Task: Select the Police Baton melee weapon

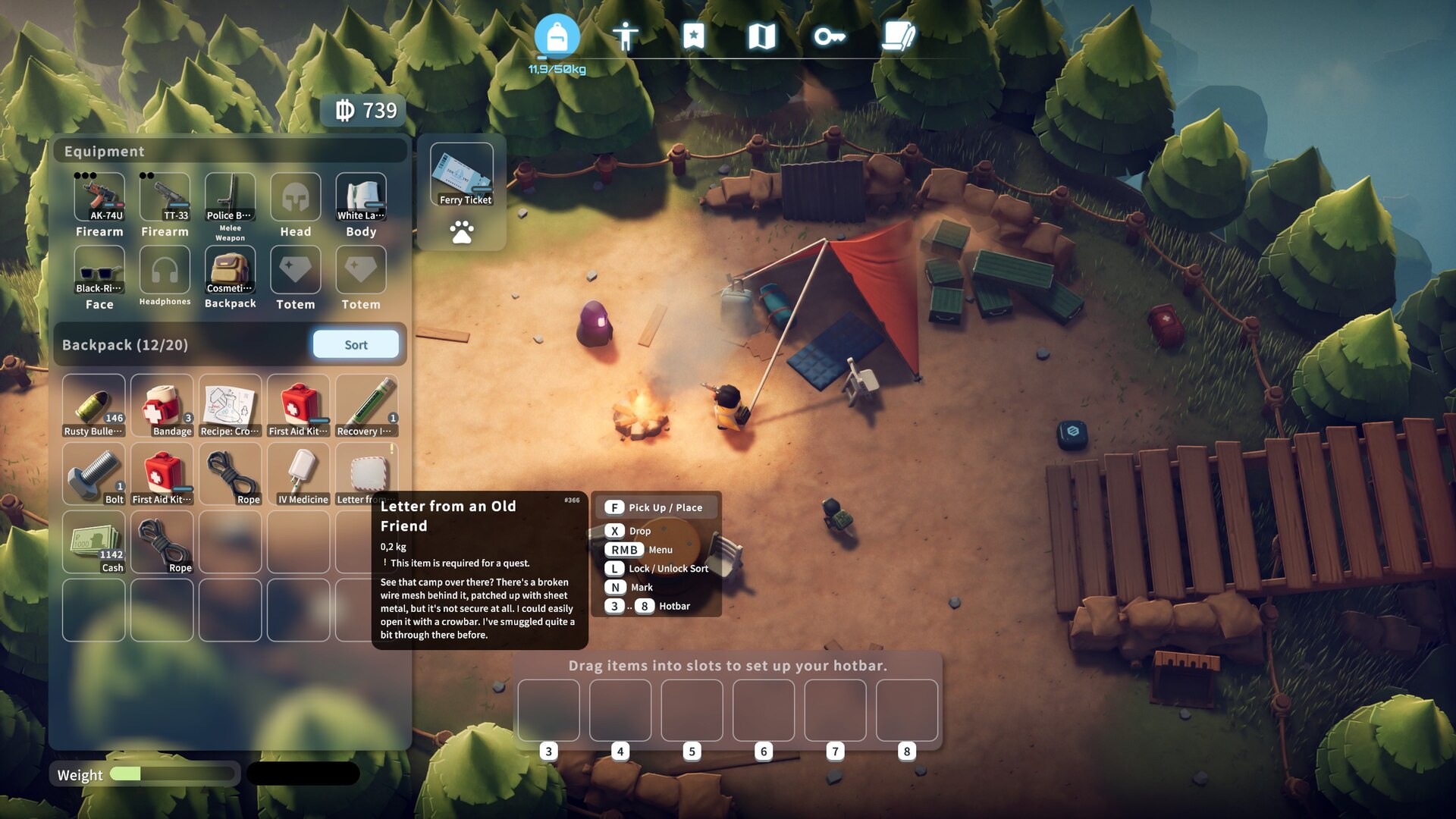Action: (230, 197)
